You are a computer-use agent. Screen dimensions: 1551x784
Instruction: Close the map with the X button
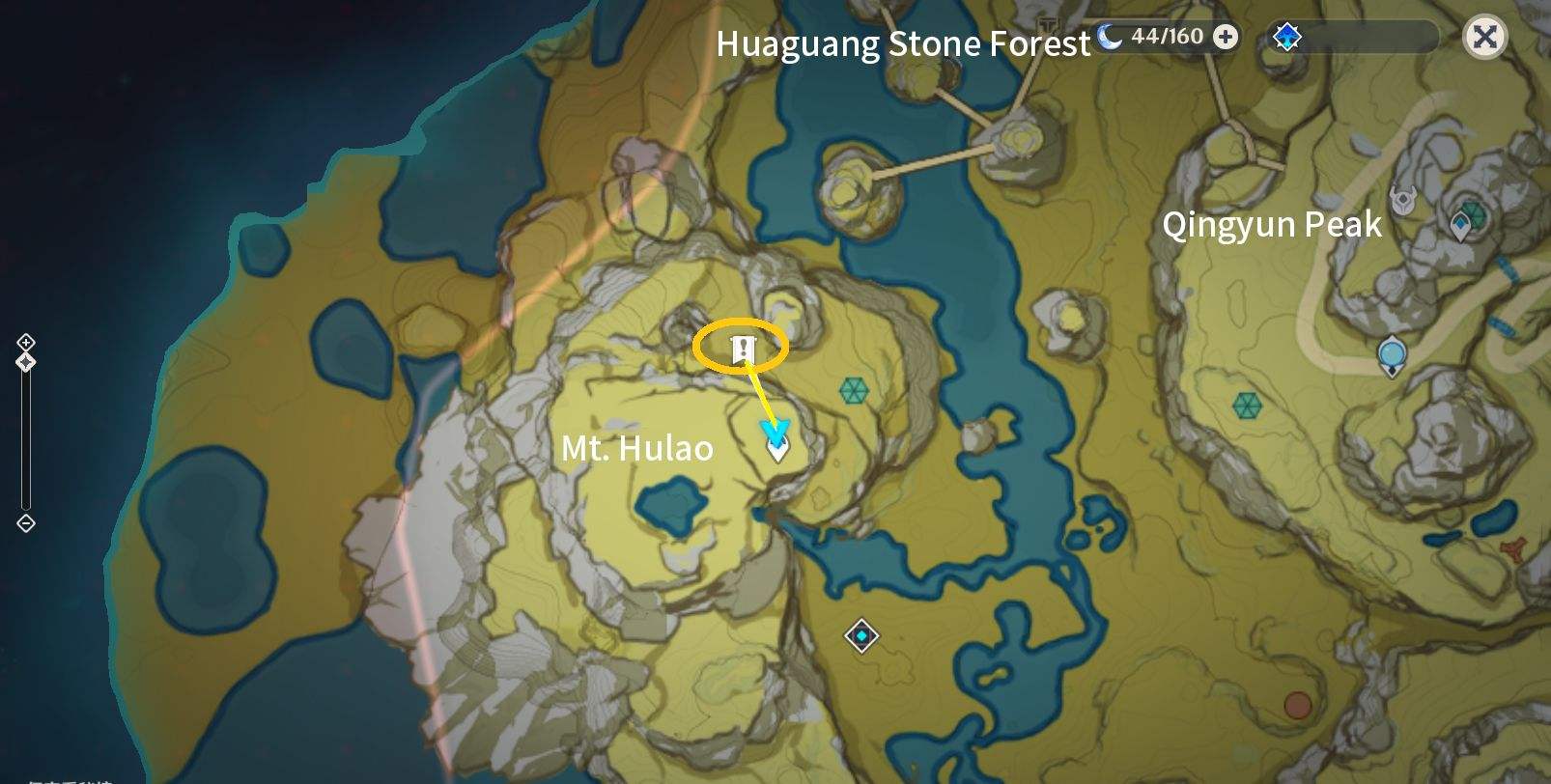[x=1485, y=37]
